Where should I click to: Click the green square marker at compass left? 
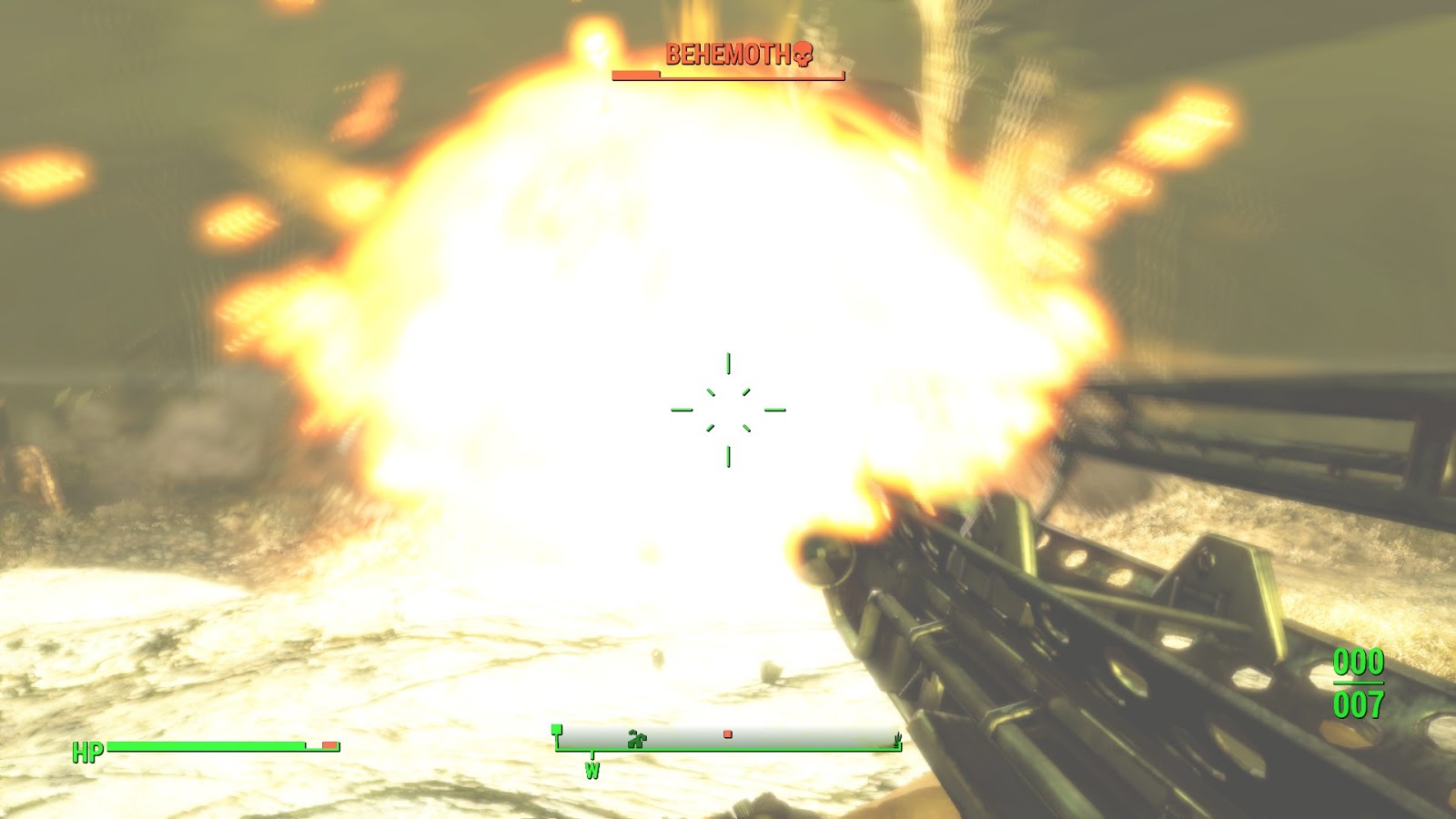tap(556, 728)
